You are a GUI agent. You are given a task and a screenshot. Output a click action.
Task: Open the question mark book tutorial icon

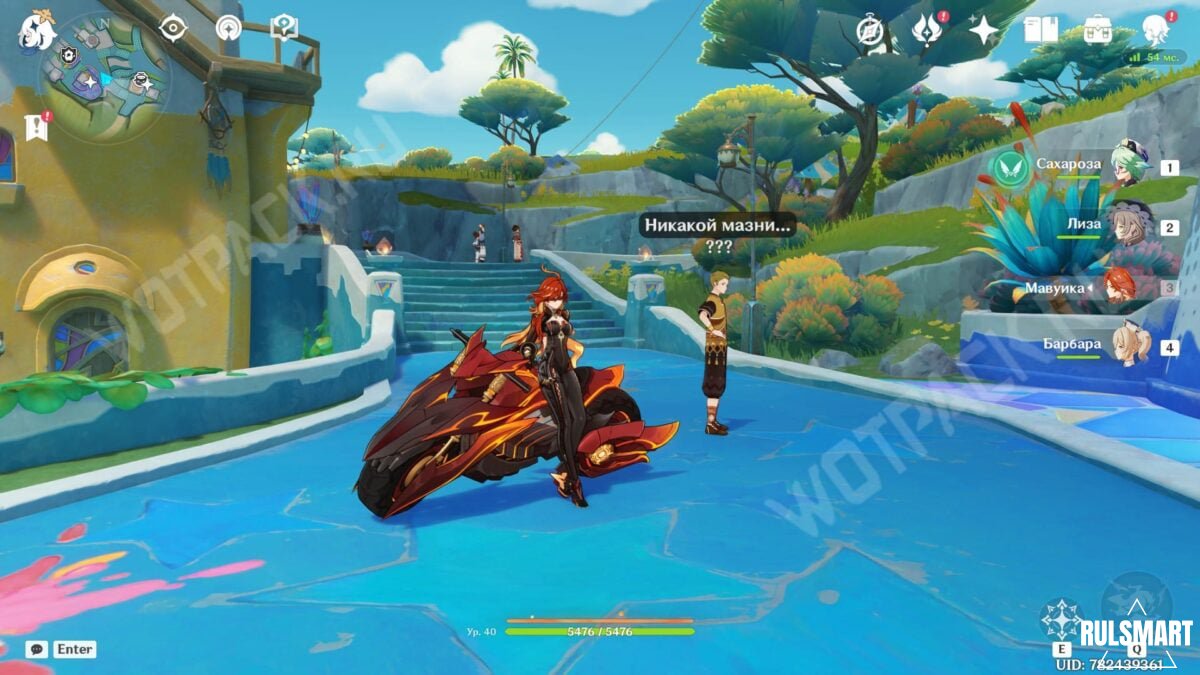coord(284,27)
